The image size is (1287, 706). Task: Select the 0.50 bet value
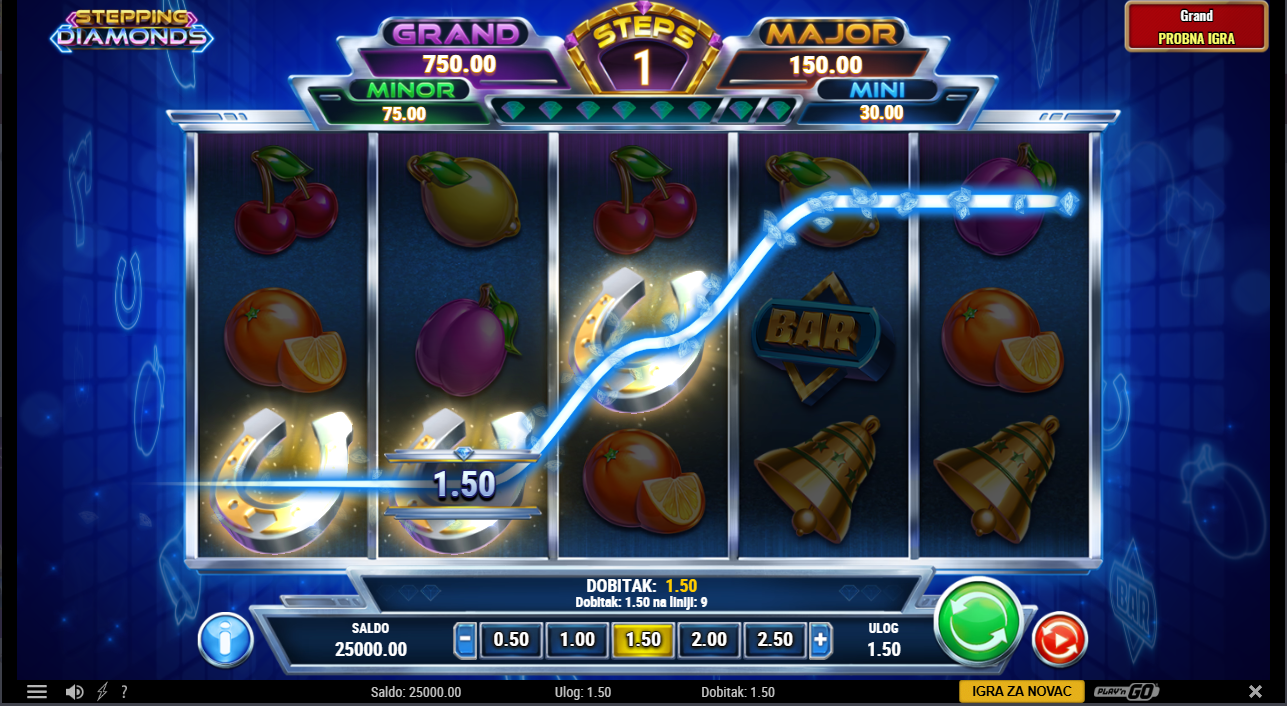(x=511, y=640)
